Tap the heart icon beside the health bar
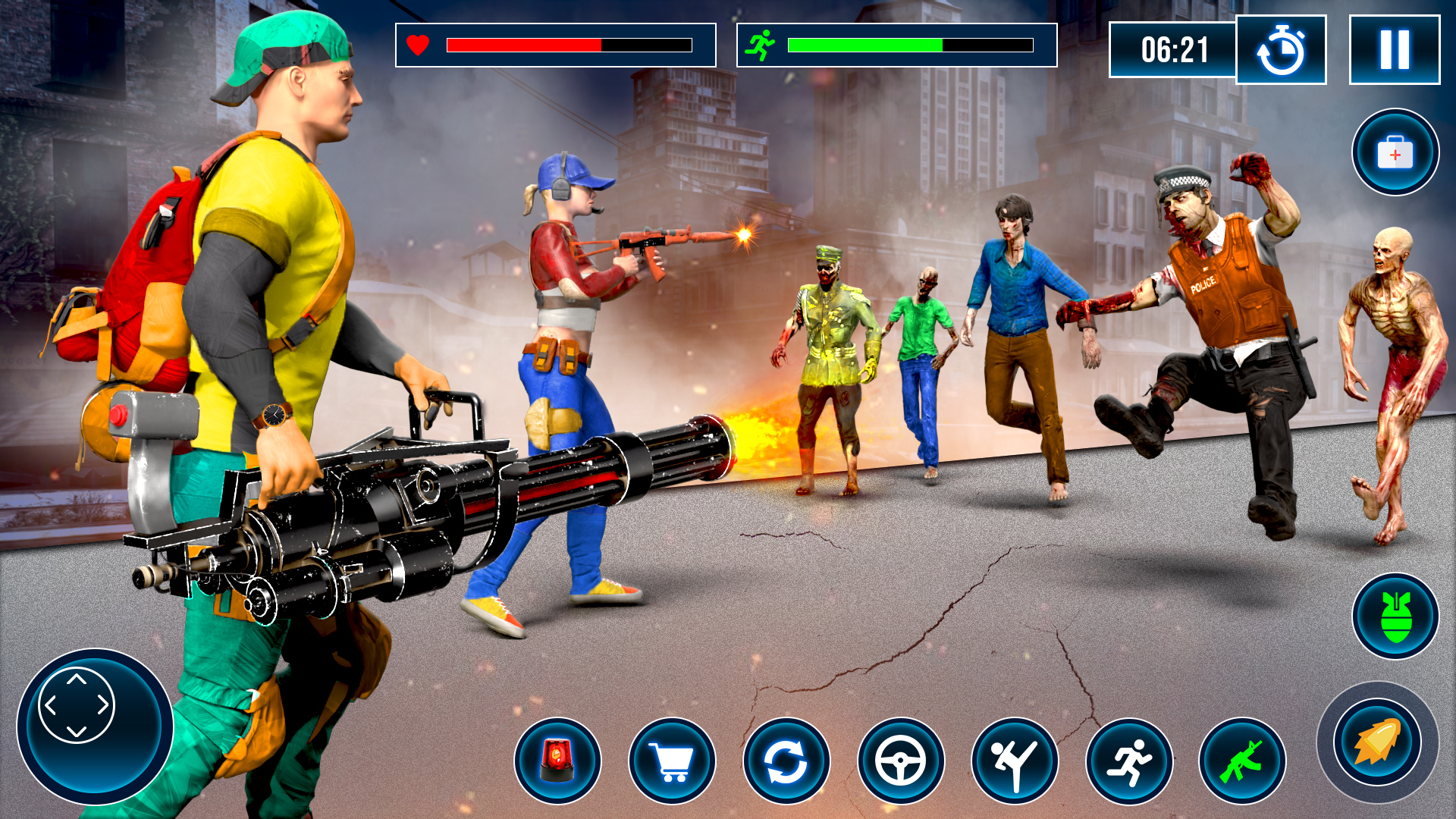The height and width of the screenshot is (819, 1456). pos(418,45)
